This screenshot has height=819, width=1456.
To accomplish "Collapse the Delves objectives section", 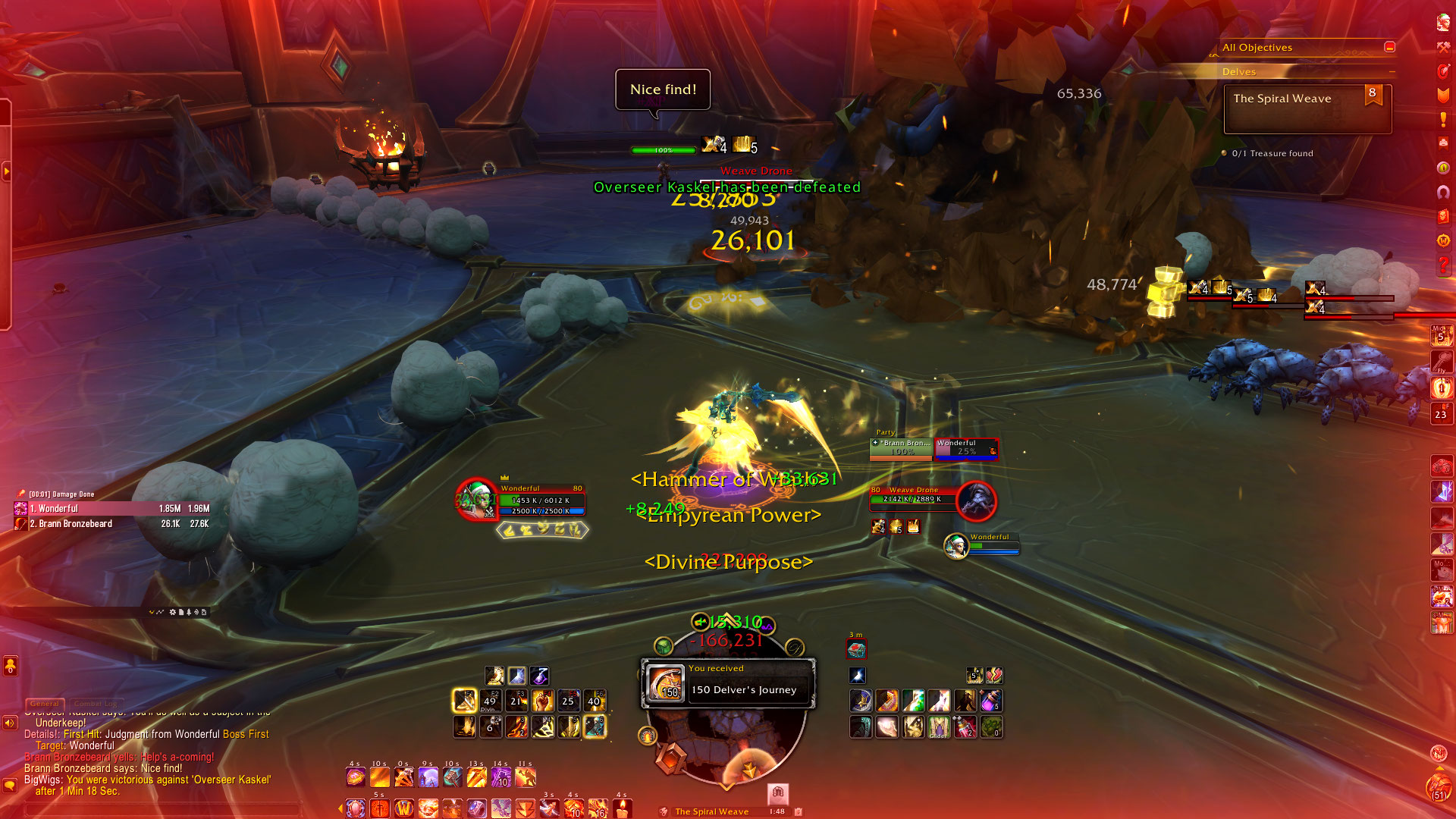I will click(1392, 72).
